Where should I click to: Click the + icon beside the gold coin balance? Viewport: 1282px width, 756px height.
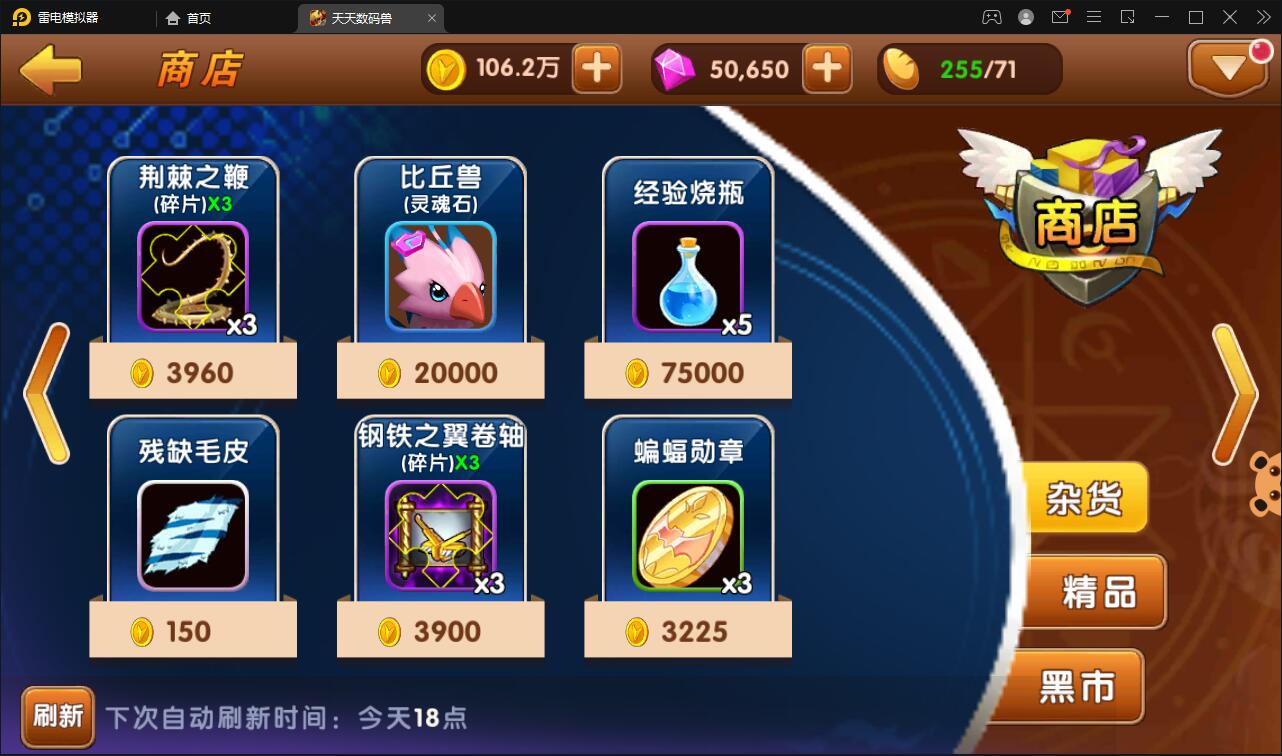click(x=597, y=69)
